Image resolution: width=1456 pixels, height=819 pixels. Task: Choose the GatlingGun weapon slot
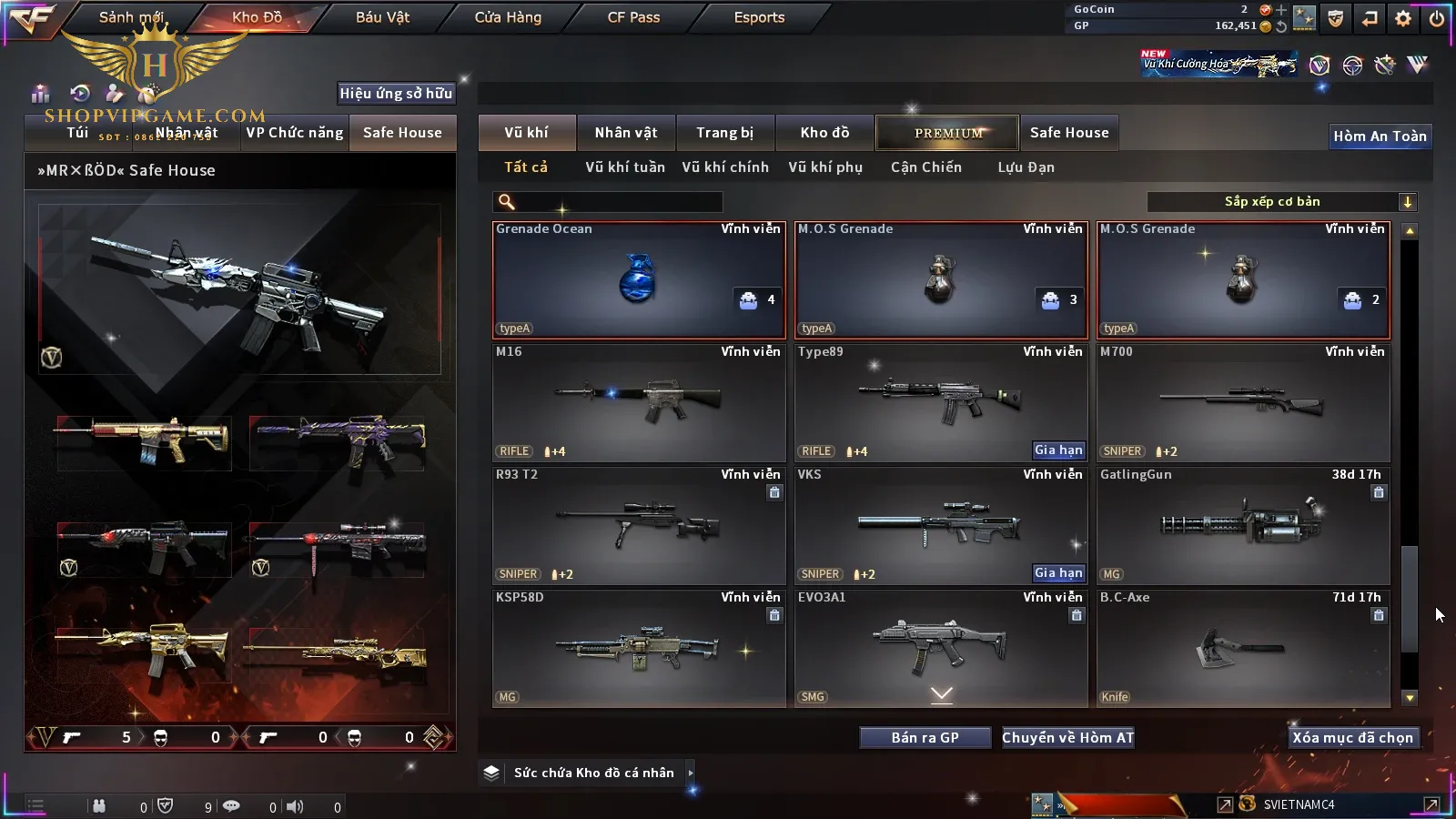coord(1243,525)
